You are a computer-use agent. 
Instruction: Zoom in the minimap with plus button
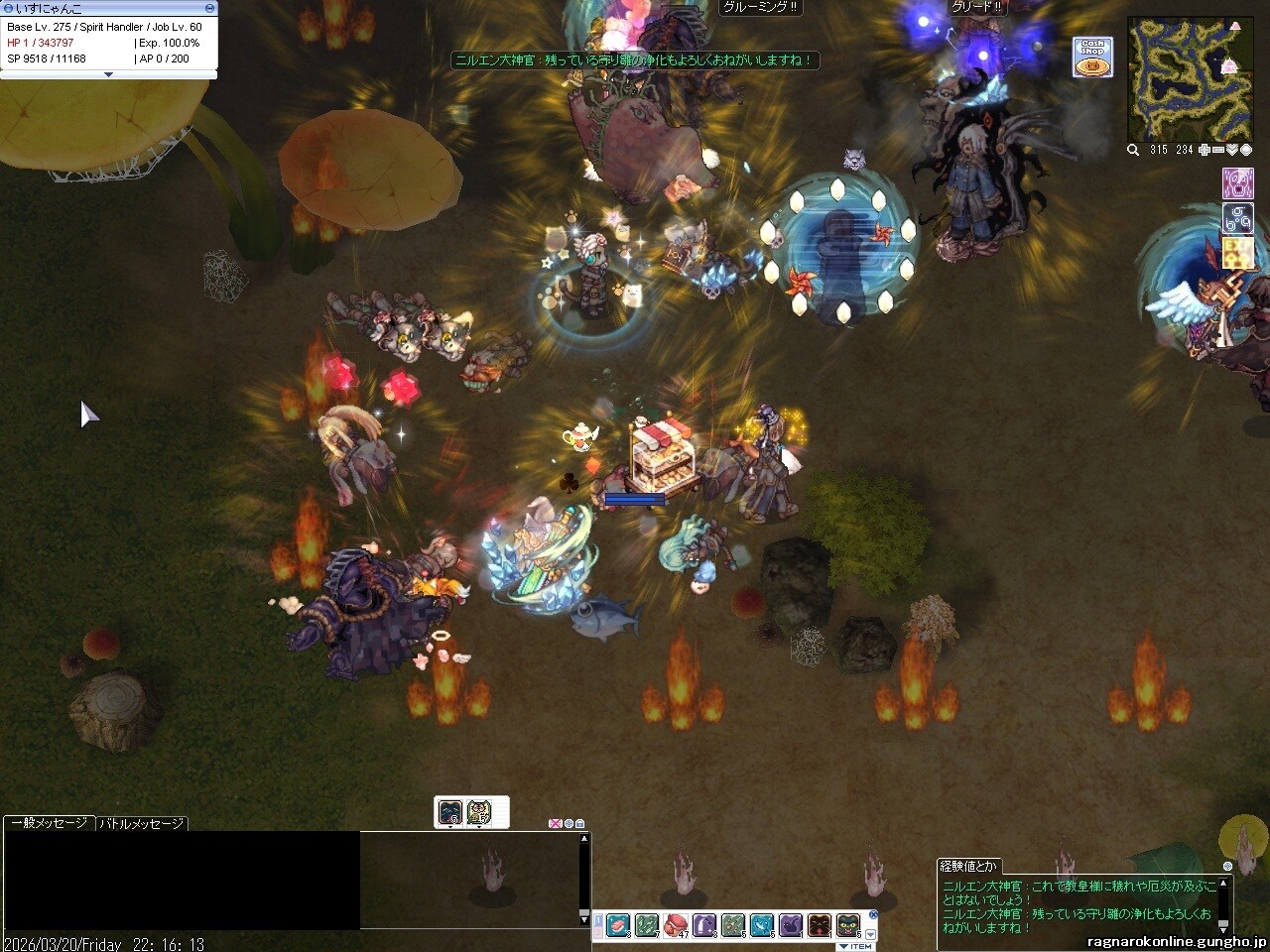1204,150
